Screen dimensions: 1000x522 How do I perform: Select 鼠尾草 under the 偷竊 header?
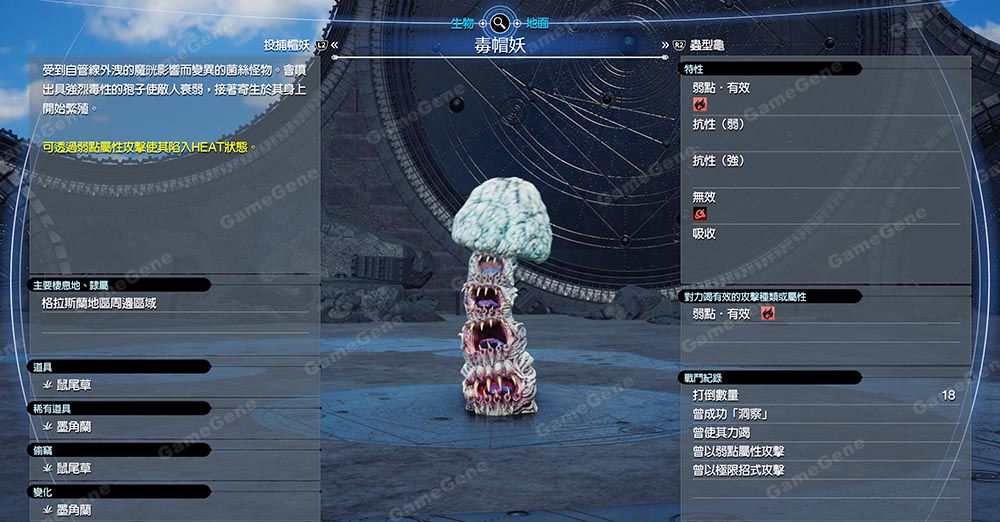click(74, 468)
